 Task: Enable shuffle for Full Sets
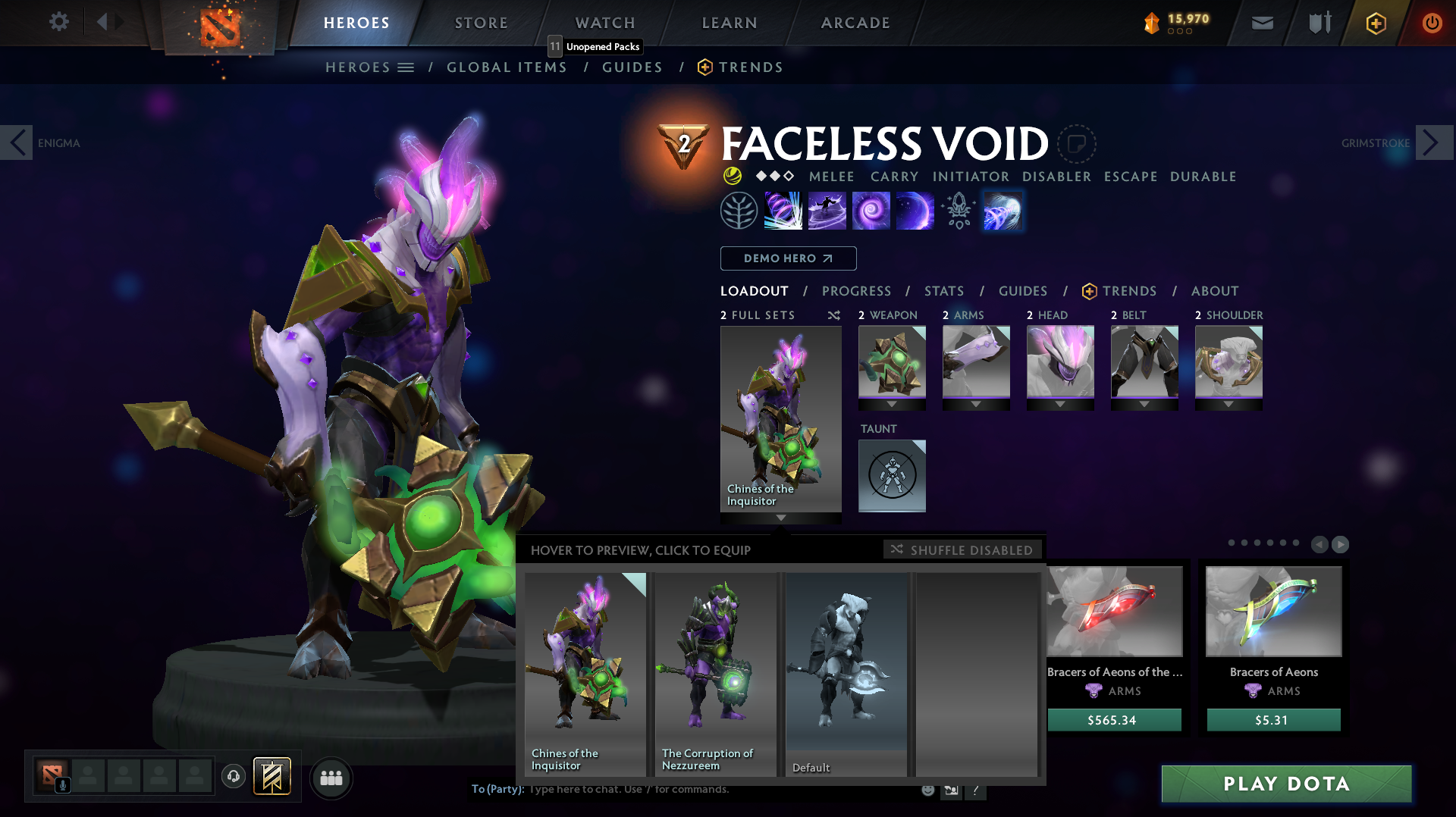pyautogui.click(x=833, y=315)
